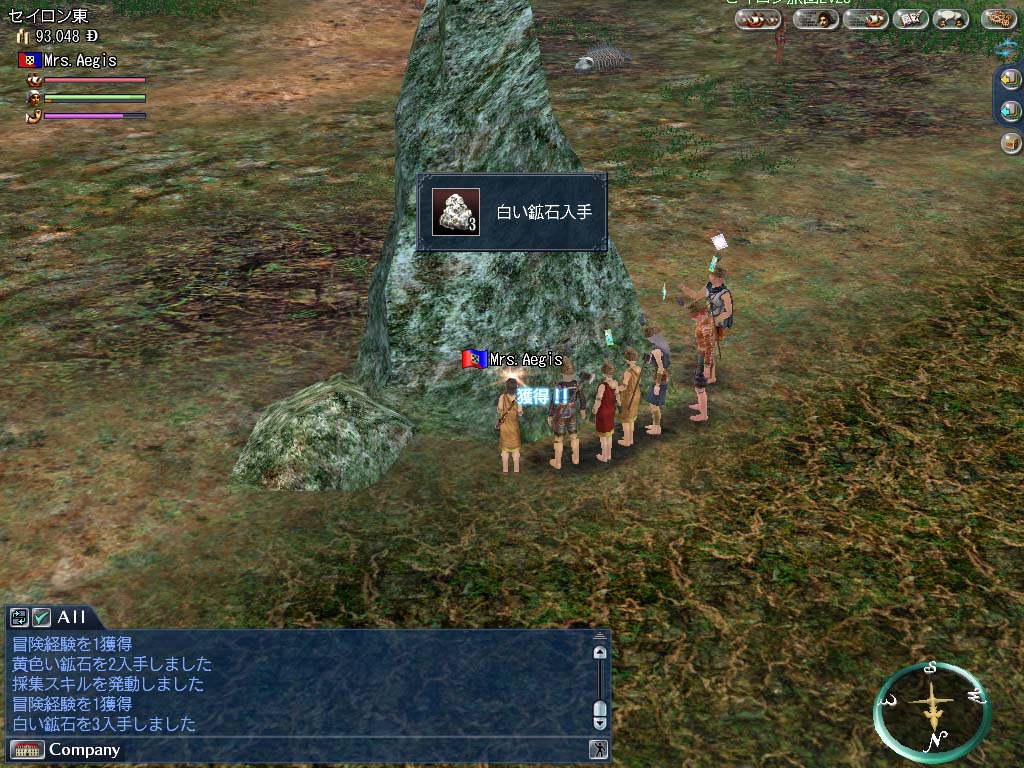Open the gear-shaped system settings button
This screenshot has width=1024, height=768.
pyautogui.click(x=998, y=19)
